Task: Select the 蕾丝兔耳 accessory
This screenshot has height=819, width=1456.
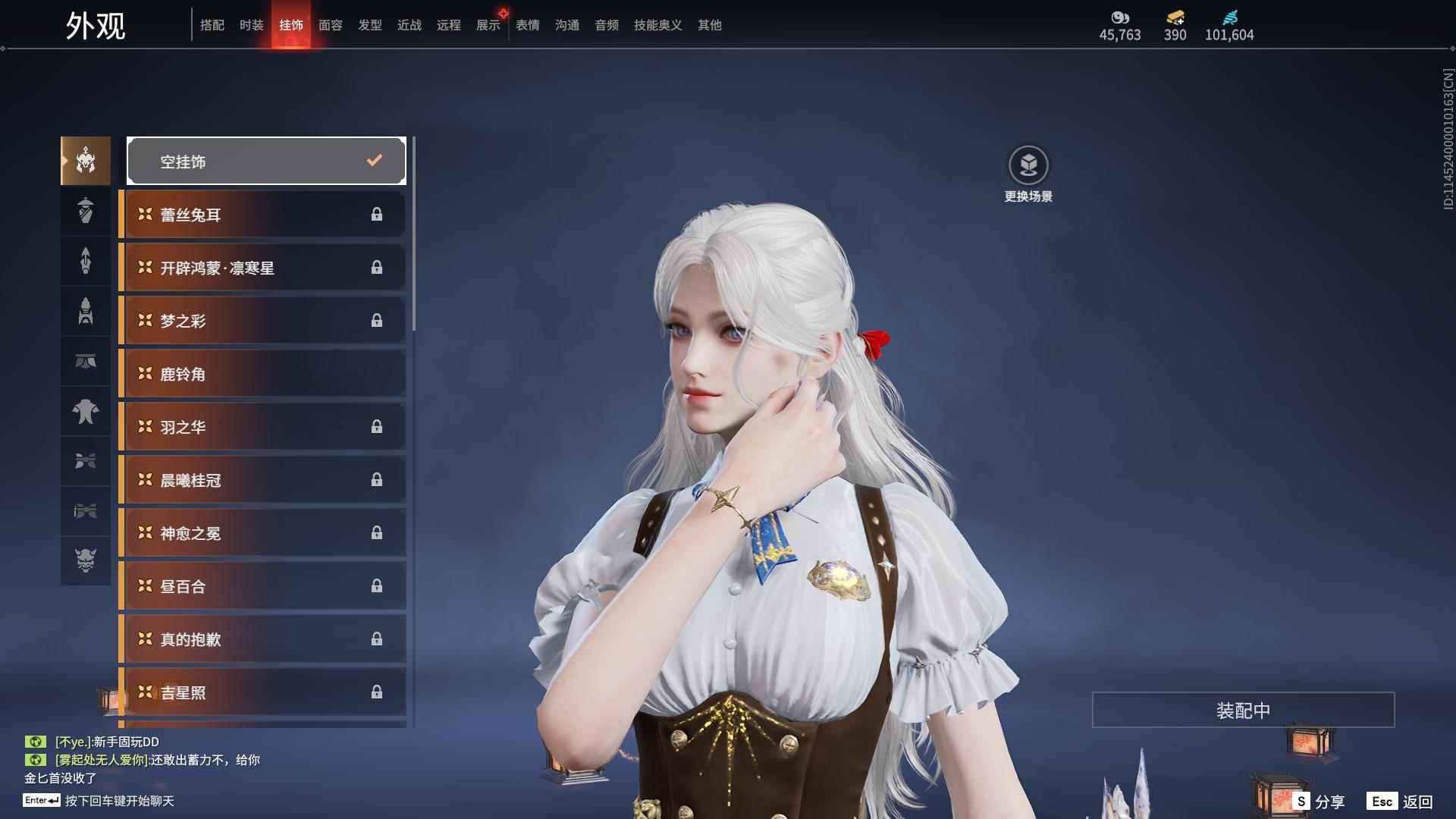Action: point(264,215)
